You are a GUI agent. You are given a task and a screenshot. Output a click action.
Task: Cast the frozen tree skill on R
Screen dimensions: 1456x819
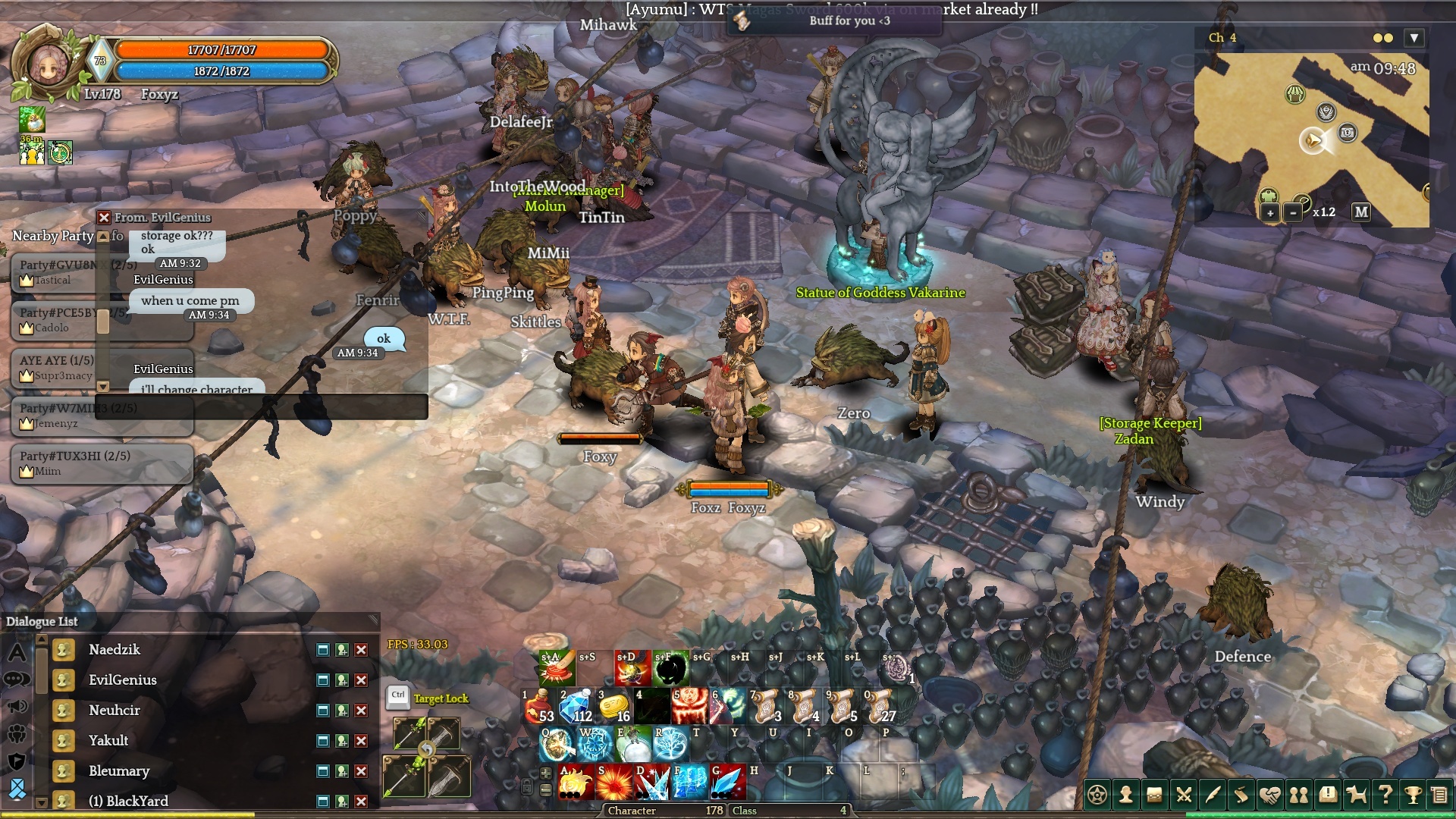tap(671, 745)
